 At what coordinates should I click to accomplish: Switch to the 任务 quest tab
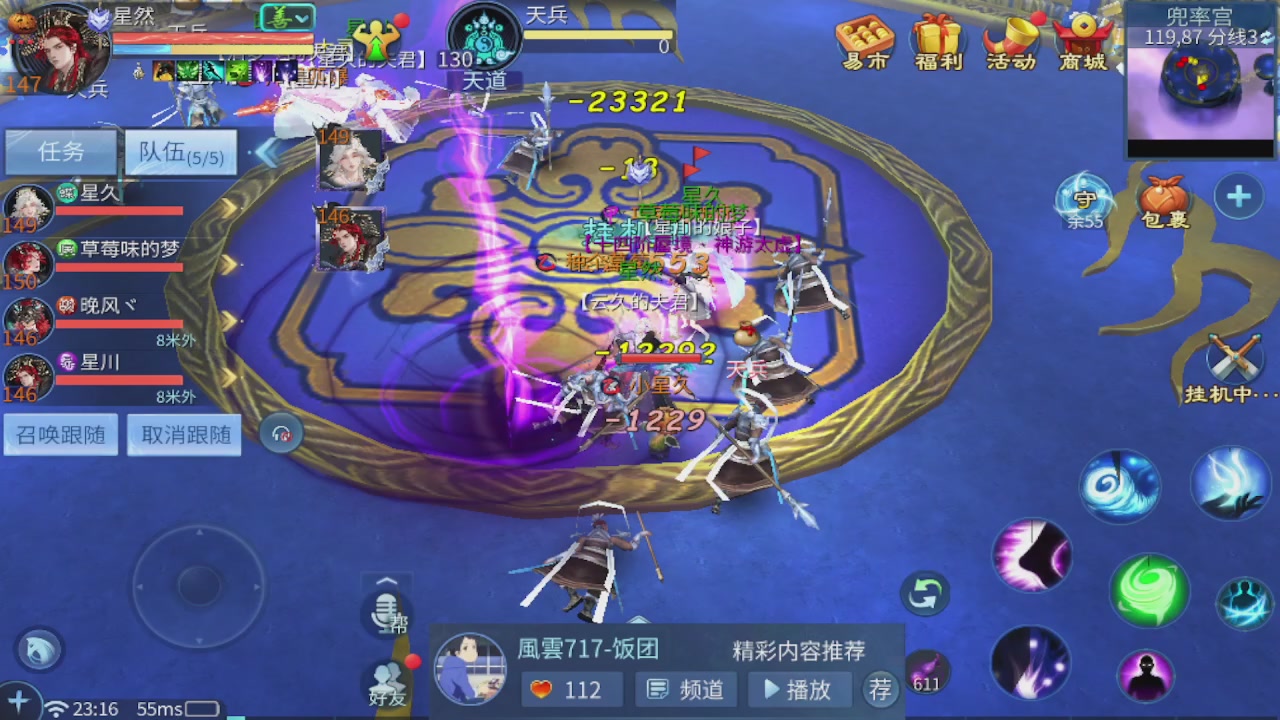pyautogui.click(x=60, y=151)
